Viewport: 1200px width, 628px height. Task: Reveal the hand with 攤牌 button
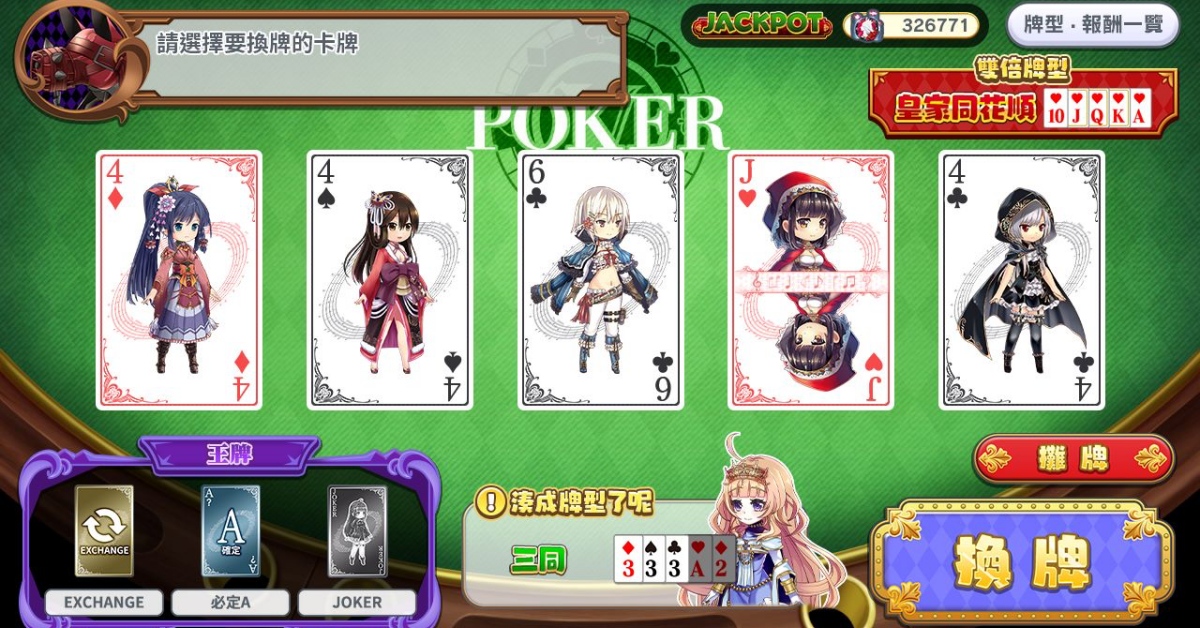click(x=1074, y=459)
